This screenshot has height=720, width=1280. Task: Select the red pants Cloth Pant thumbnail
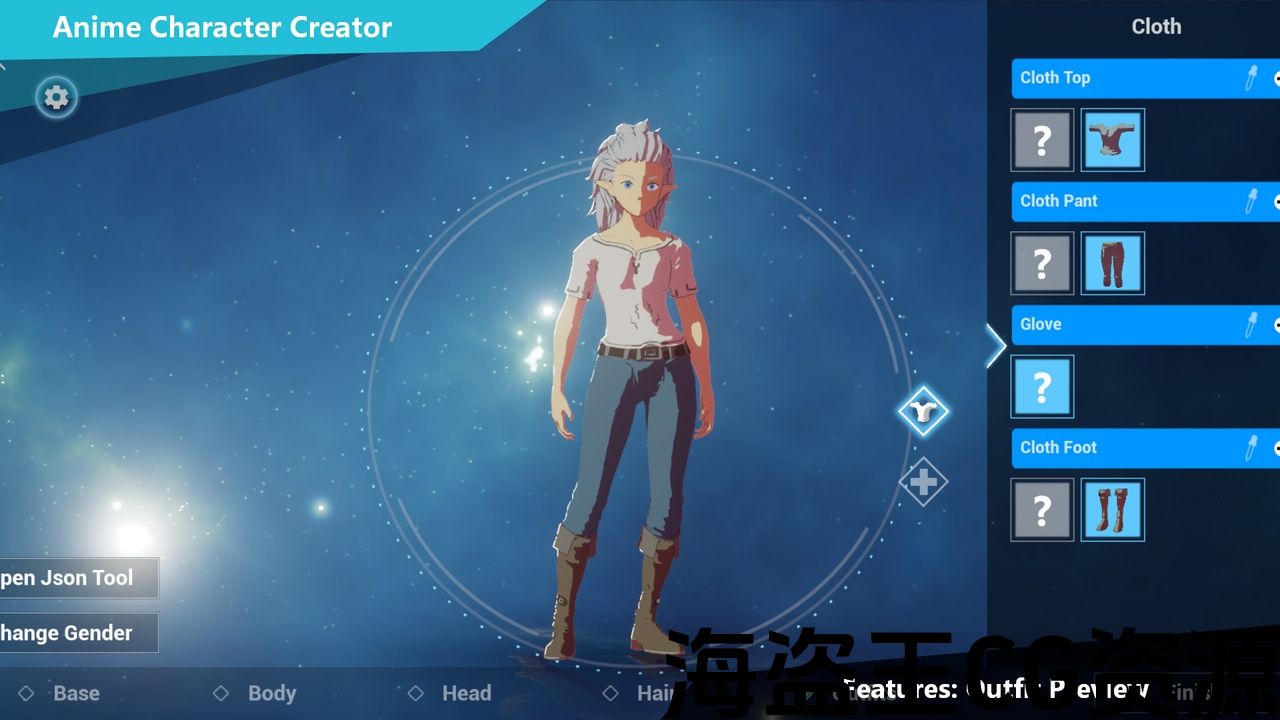(1112, 264)
